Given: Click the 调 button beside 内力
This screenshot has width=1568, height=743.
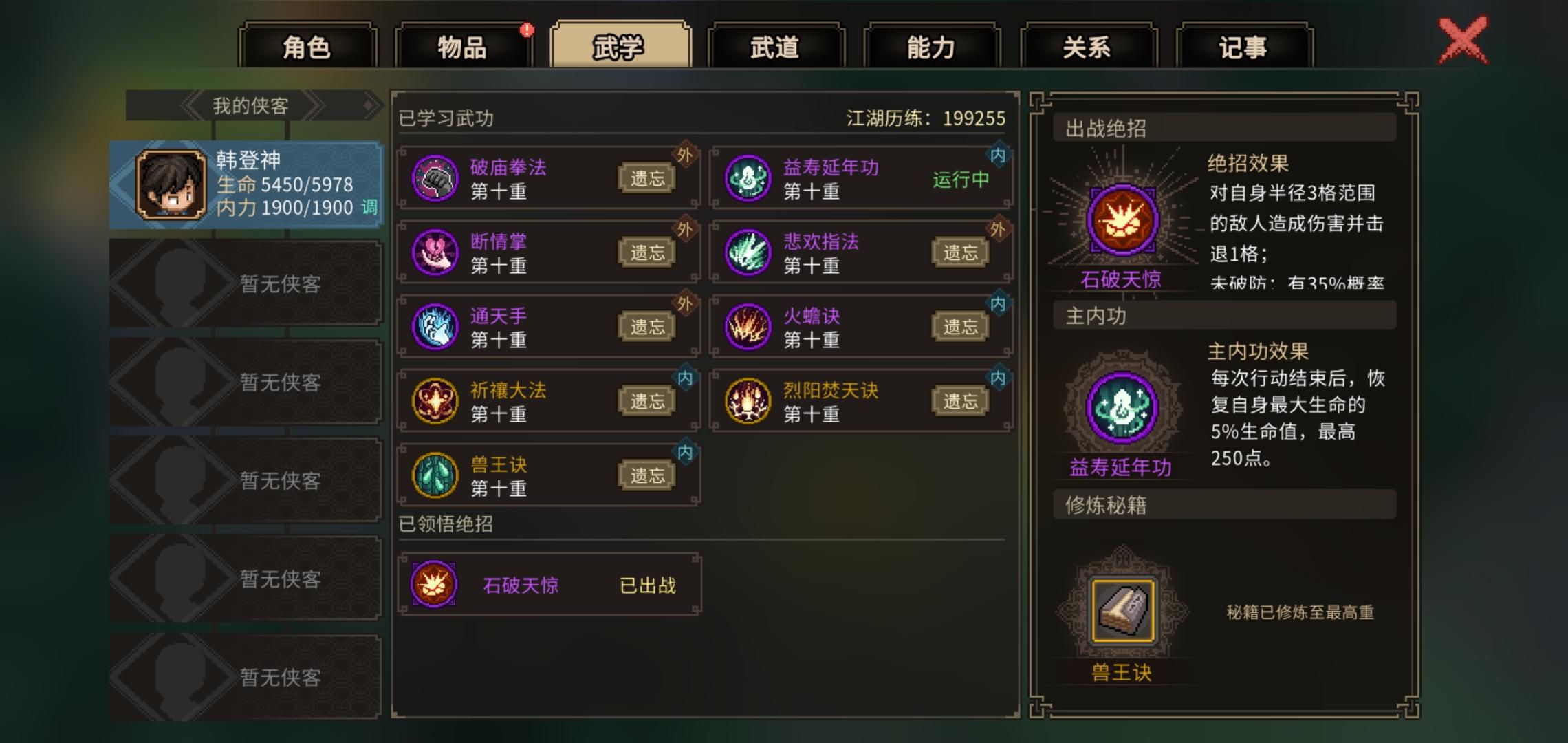Looking at the screenshot, I should [369, 206].
